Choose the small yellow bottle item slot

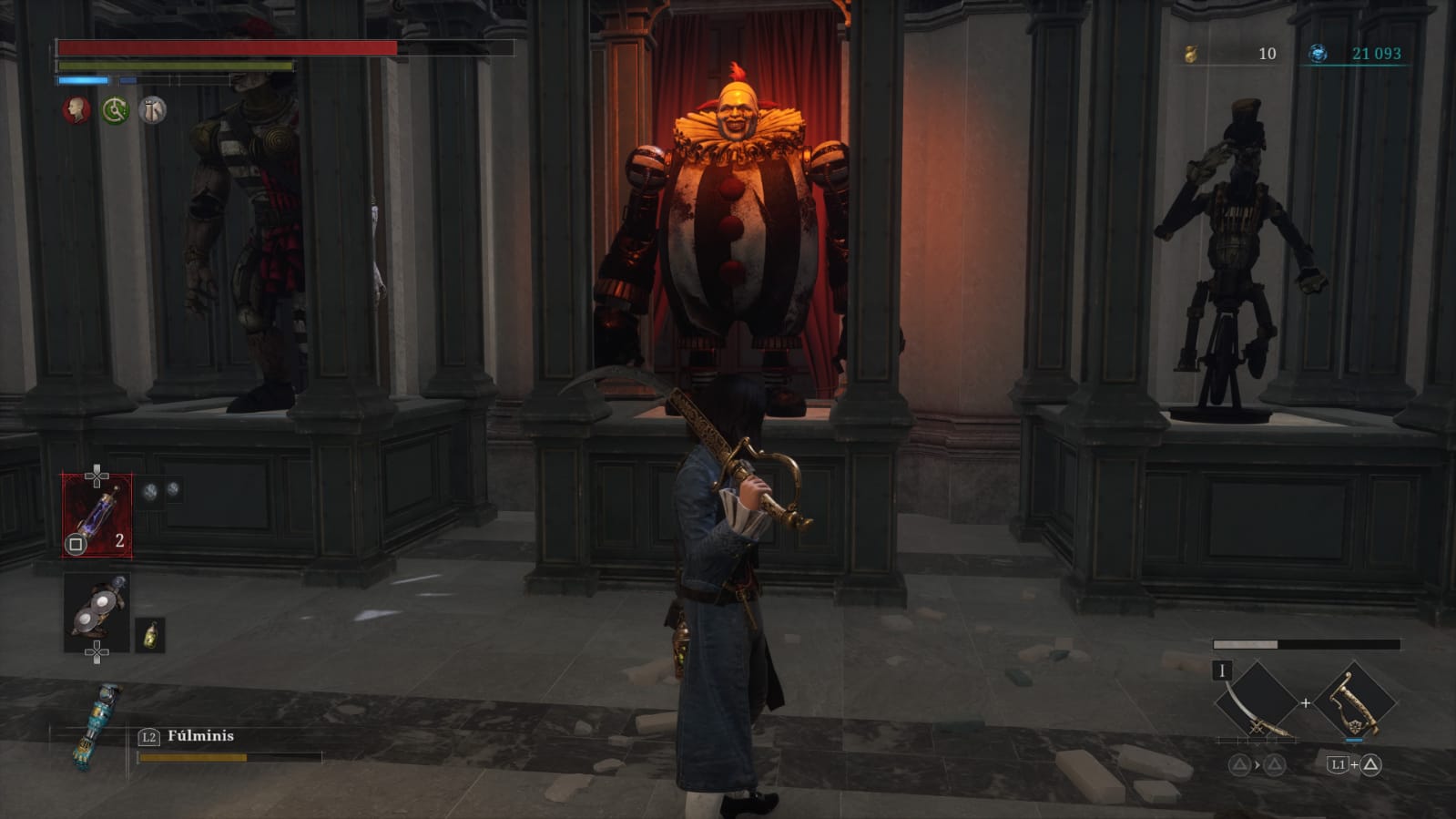[x=150, y=634]
